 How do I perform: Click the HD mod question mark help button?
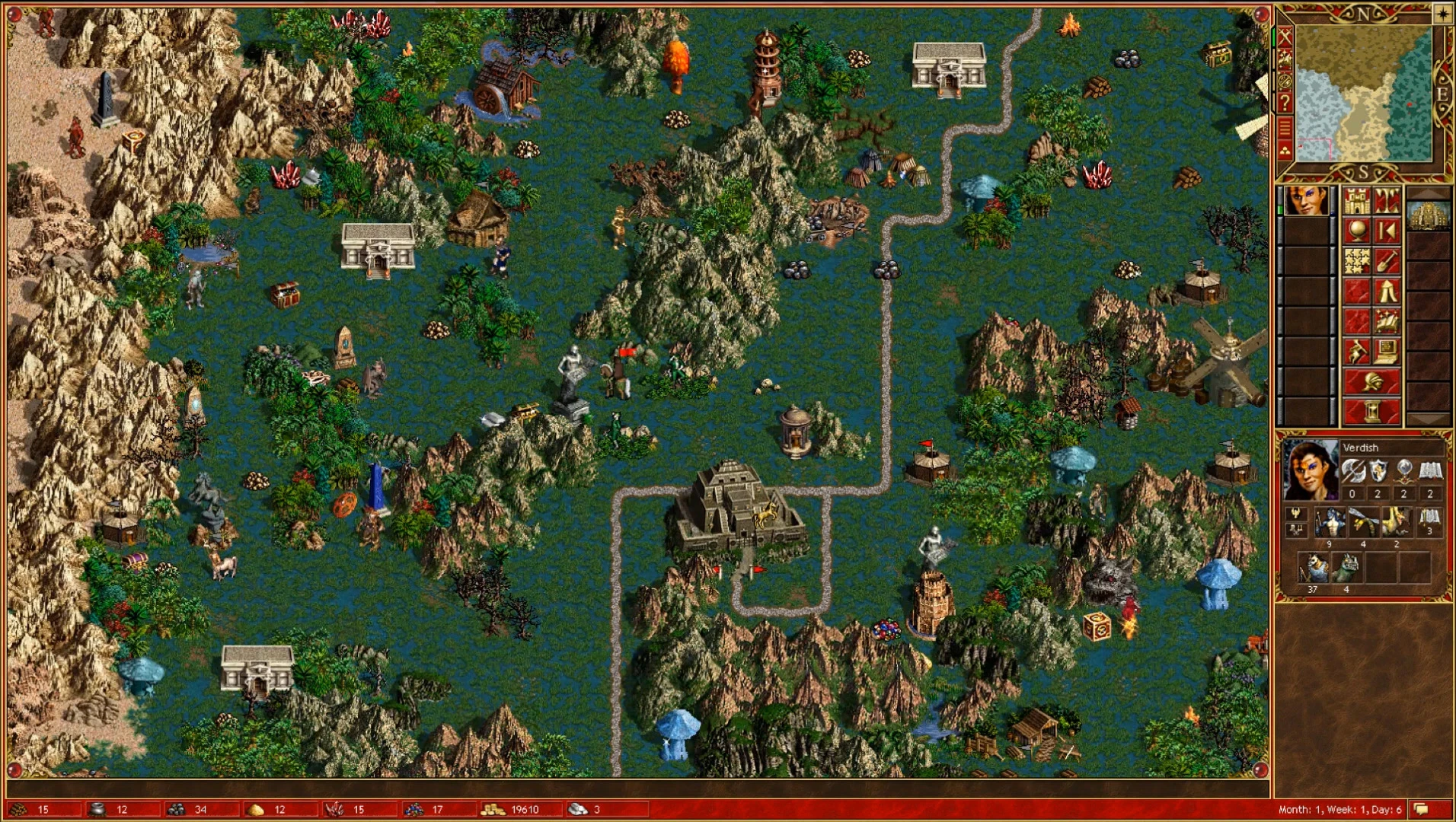click(x=1285, y=100)
